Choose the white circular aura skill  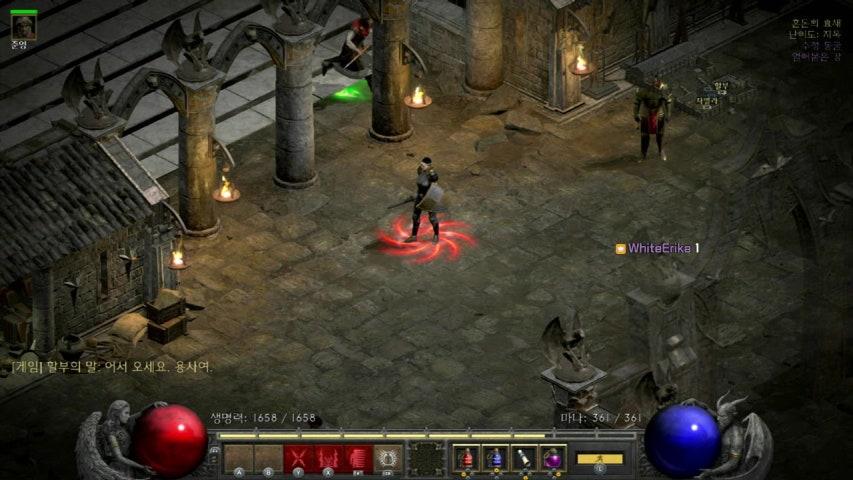point(387,458)
